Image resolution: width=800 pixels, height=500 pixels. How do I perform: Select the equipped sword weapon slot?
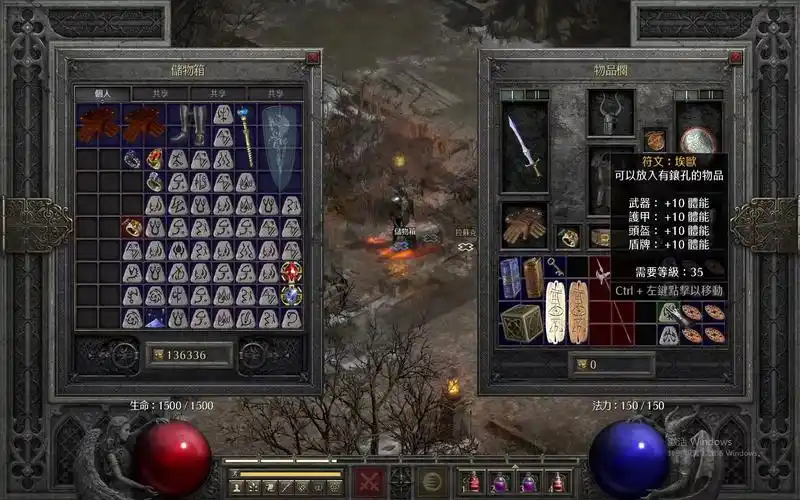click(524, 145)
